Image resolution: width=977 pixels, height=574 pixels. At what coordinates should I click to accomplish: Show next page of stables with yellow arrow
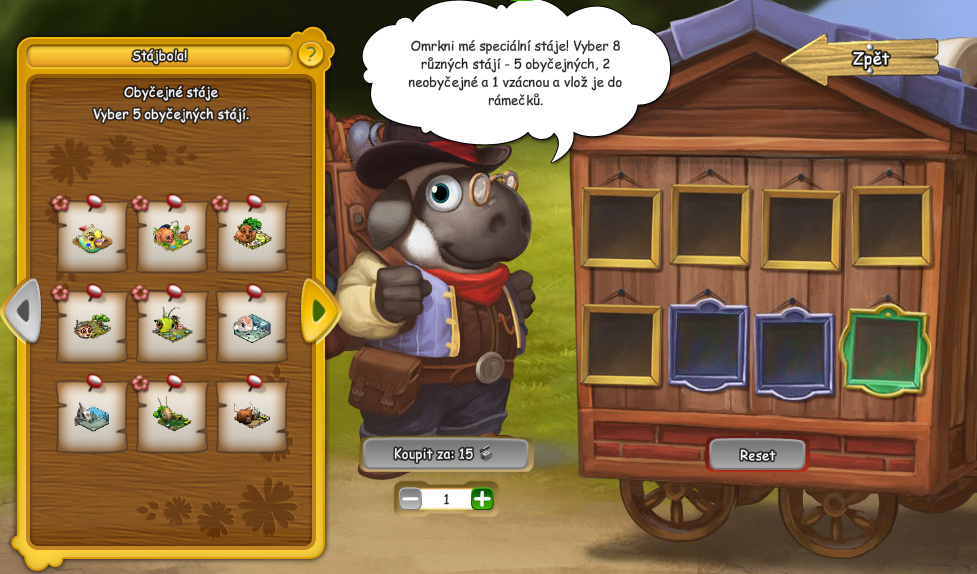tap(319, 311)
